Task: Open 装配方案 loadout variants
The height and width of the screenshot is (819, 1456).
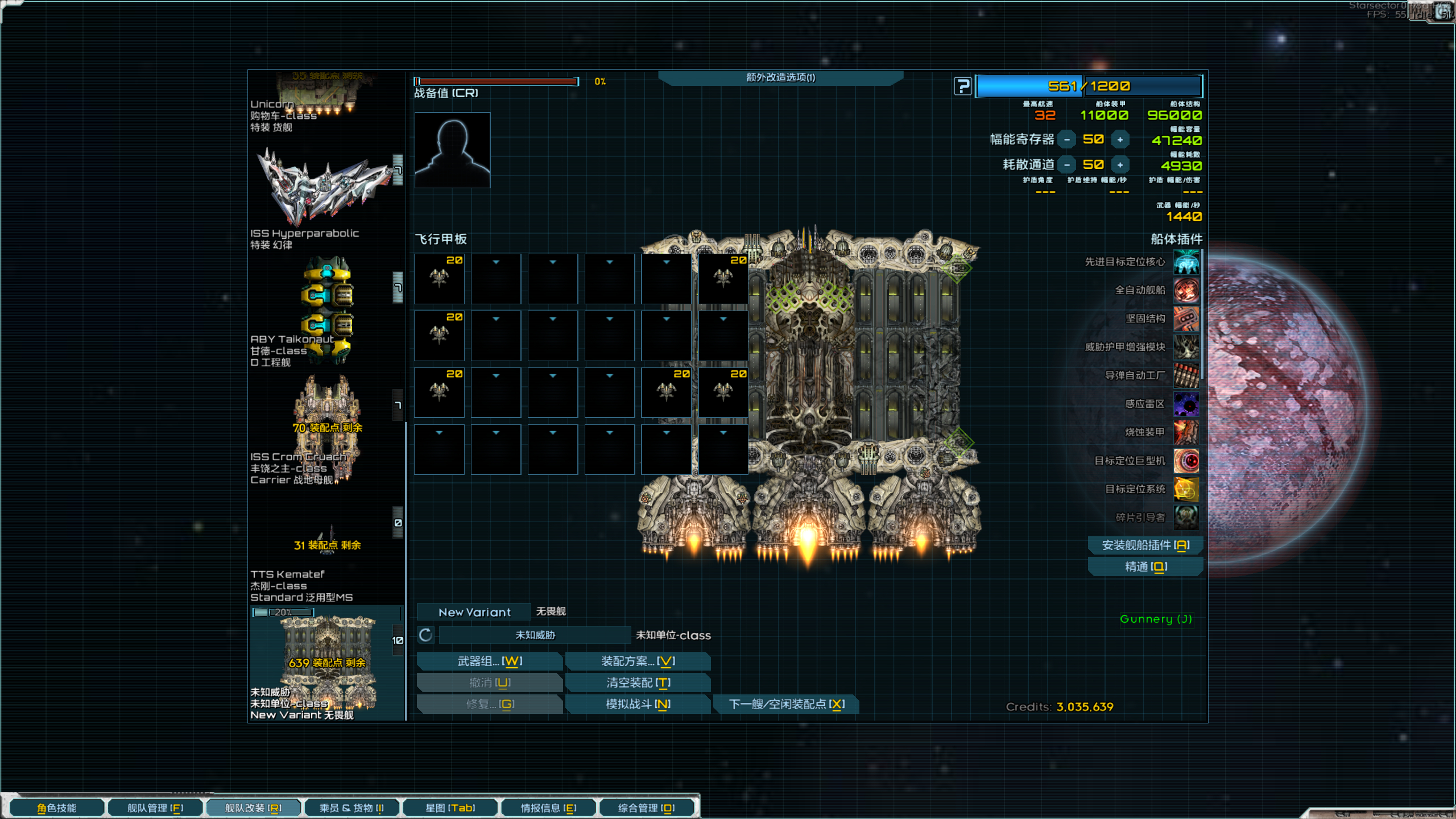Action: click(638, 661)
